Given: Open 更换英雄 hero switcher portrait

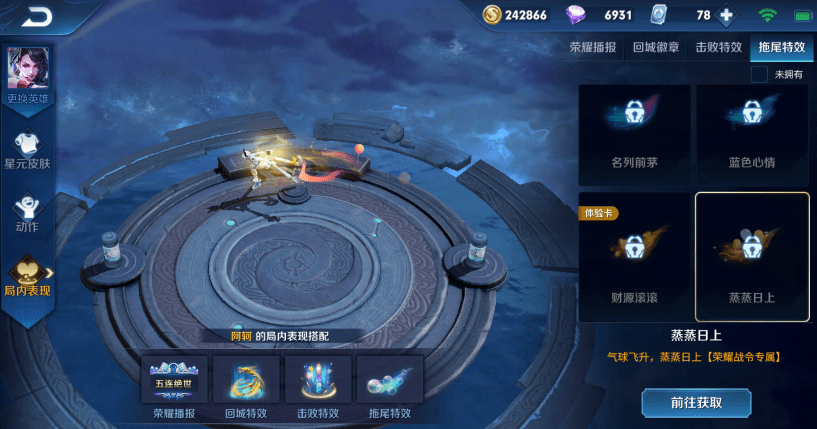Looking at the screenshot, I should click(27, 72).
